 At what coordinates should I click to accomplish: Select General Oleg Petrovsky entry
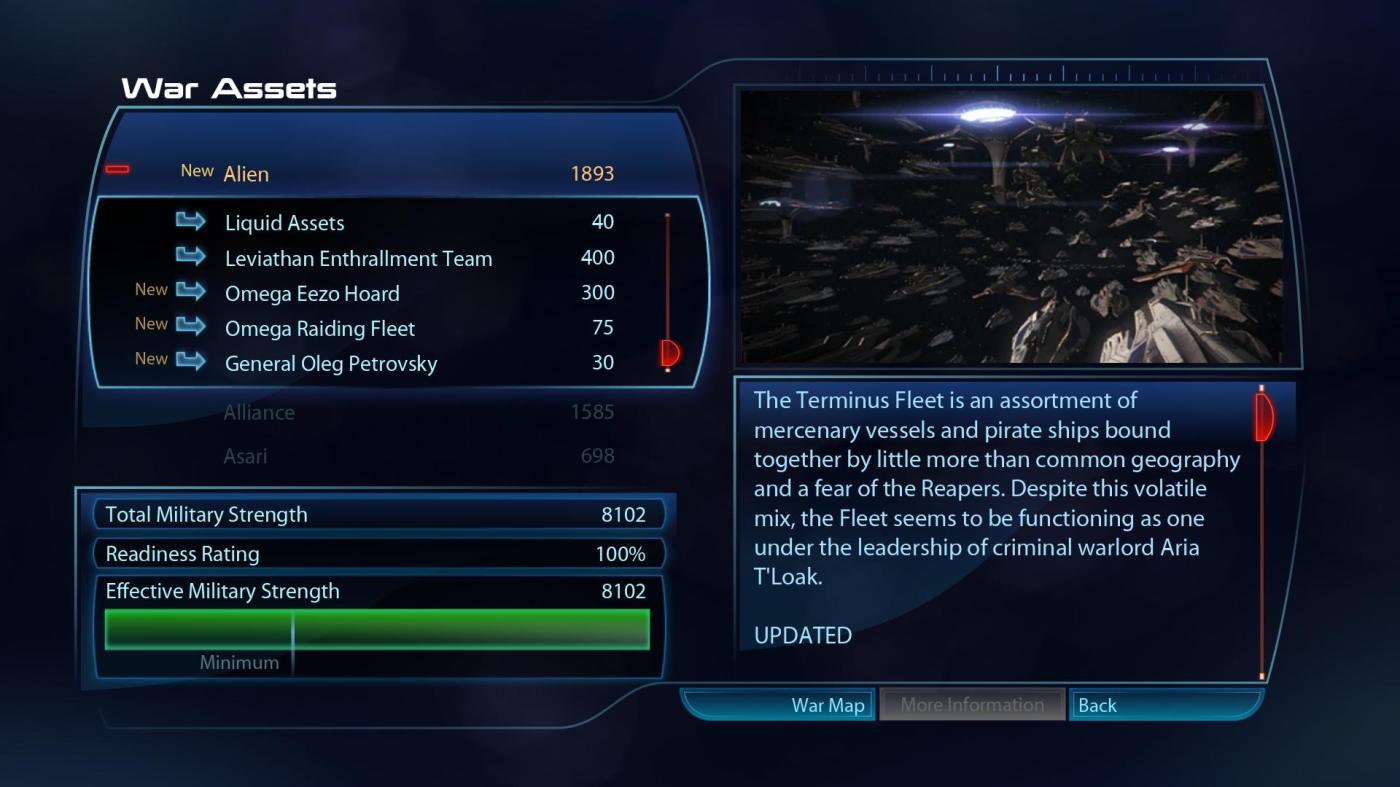tap(330, 363)
